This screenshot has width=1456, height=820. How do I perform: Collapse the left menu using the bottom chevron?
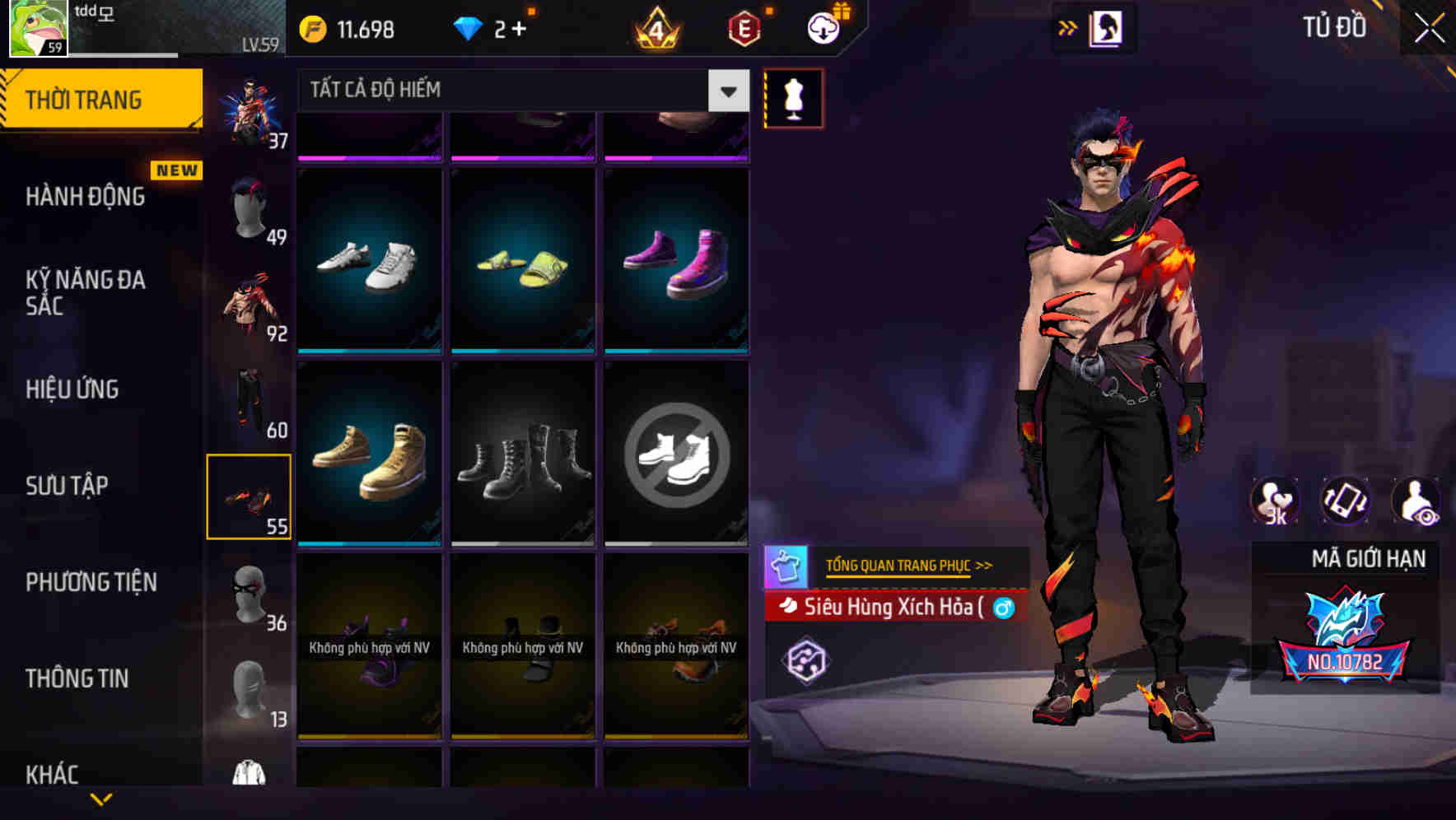100,797
